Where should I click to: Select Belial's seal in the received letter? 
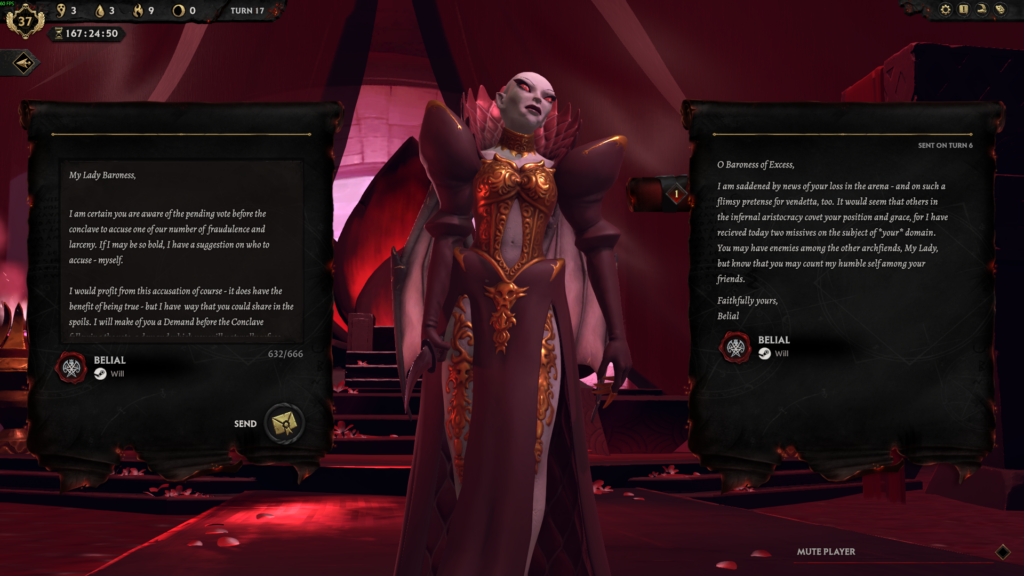tap(737, 347)
